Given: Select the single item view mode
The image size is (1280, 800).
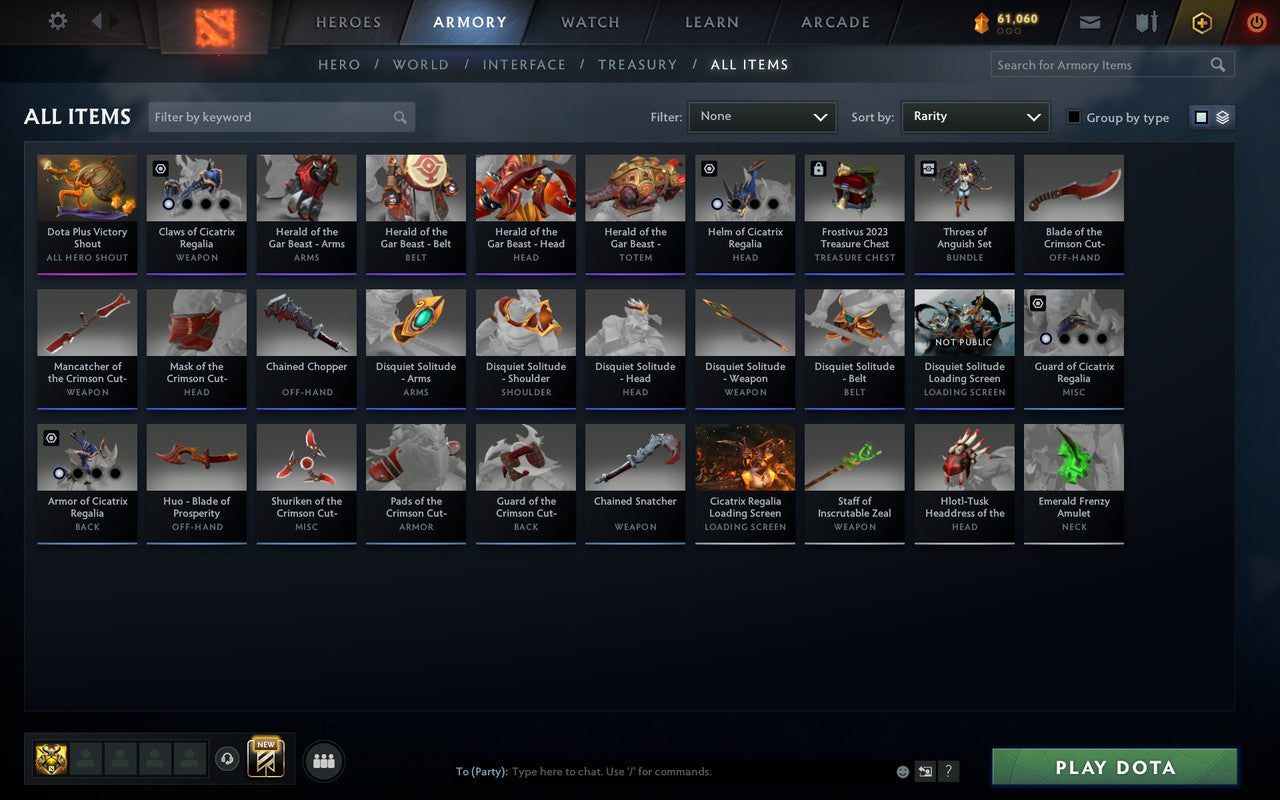Looking at the screenshot, I should coord(1202,116).
